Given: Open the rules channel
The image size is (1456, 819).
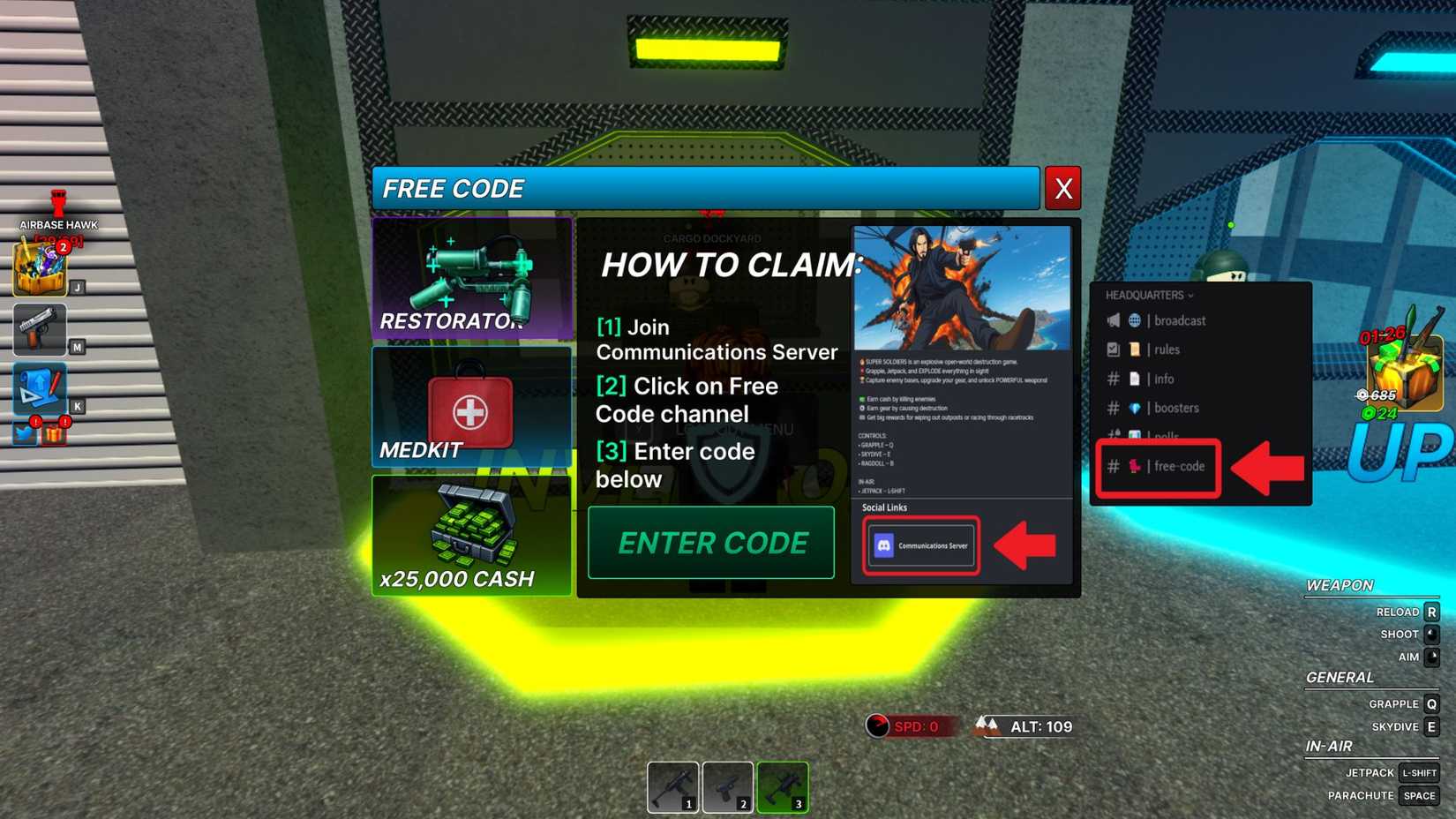Looking at the screenshot, I should click(x=1165, y=349).
